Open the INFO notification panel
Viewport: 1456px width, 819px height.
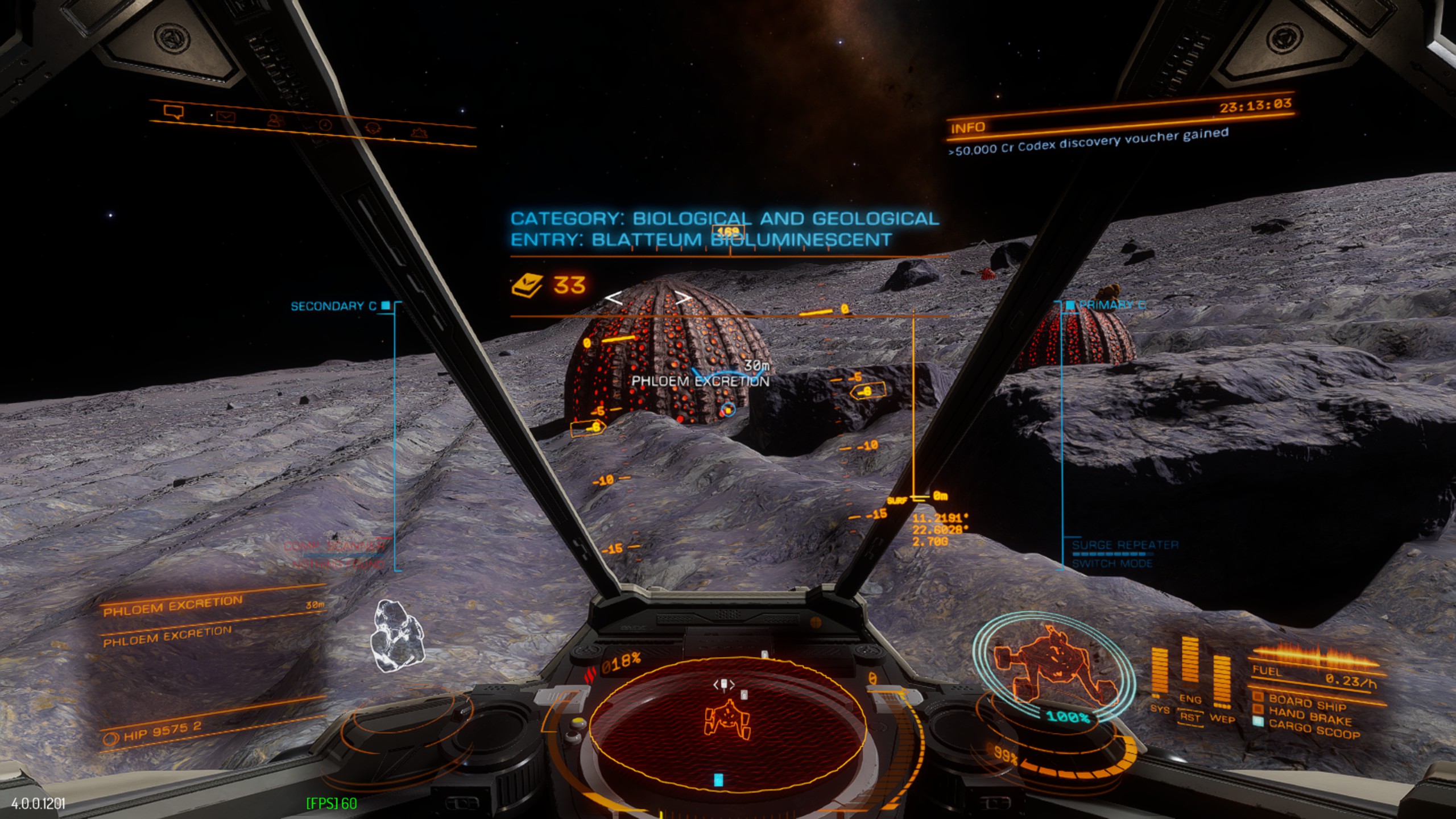pyautogui.click(x=967, y=127)
